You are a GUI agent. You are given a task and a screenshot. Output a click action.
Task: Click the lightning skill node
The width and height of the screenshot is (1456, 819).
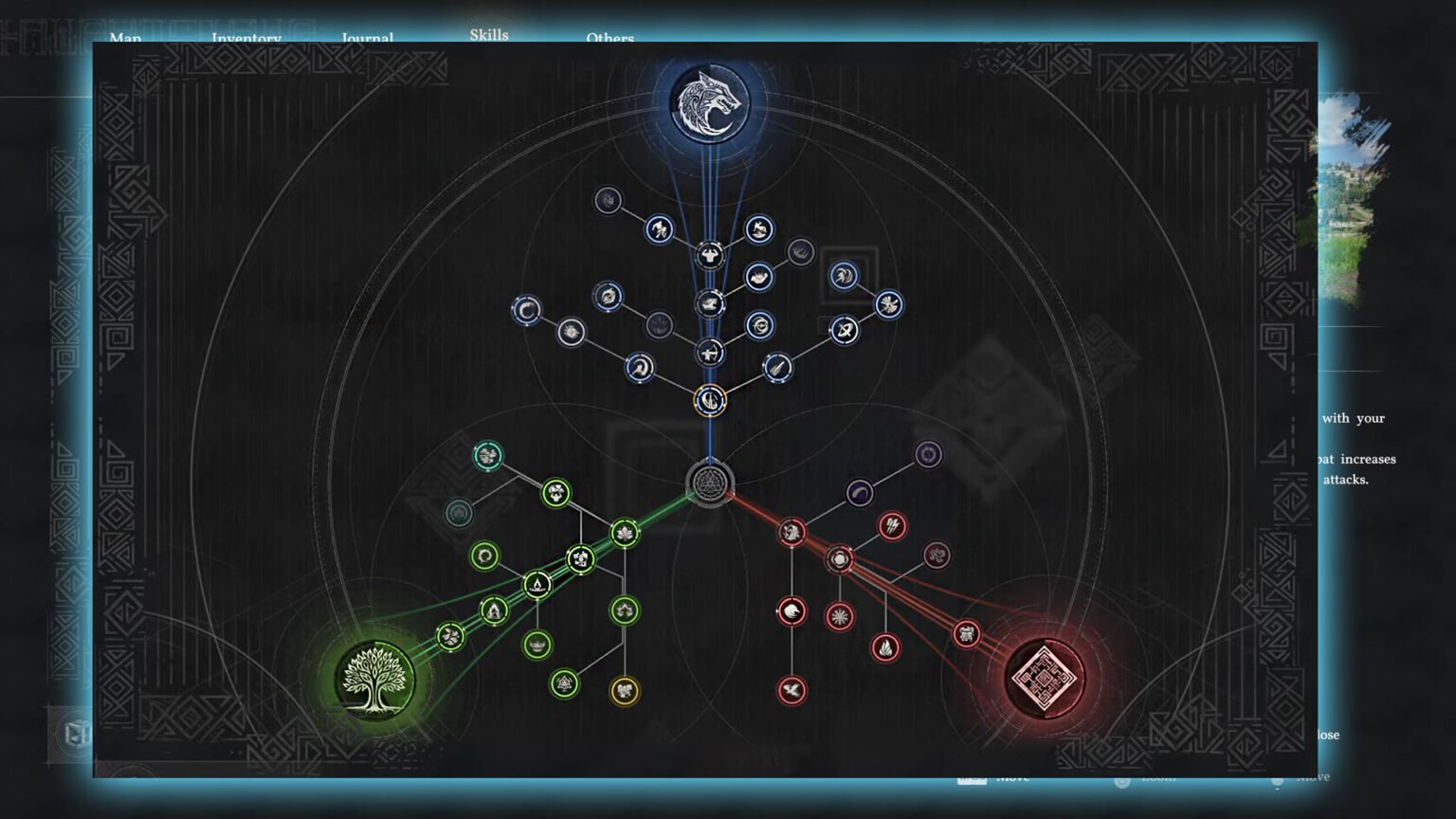[892, 527]
